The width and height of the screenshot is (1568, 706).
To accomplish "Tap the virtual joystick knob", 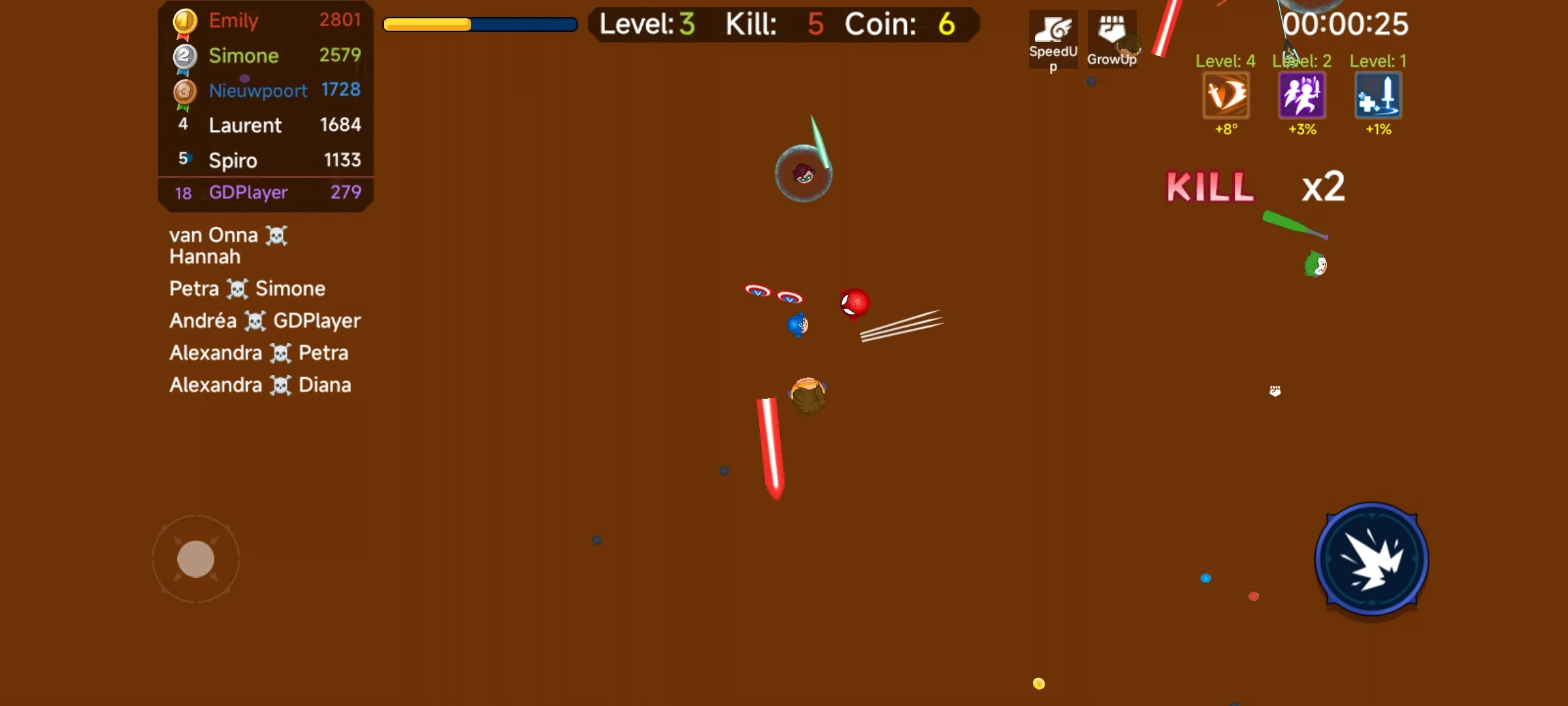I will tap(196, 559).
